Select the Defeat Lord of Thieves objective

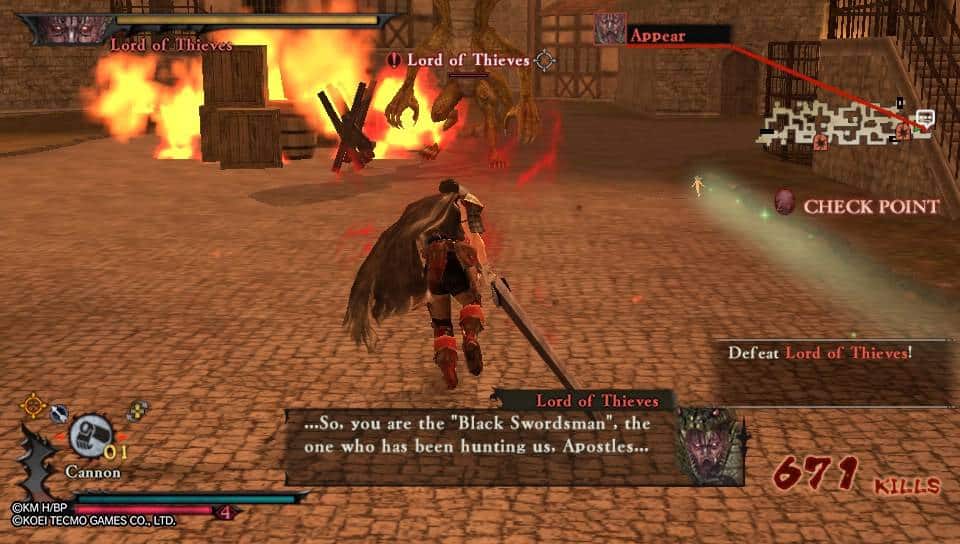[x=819, y=352]
